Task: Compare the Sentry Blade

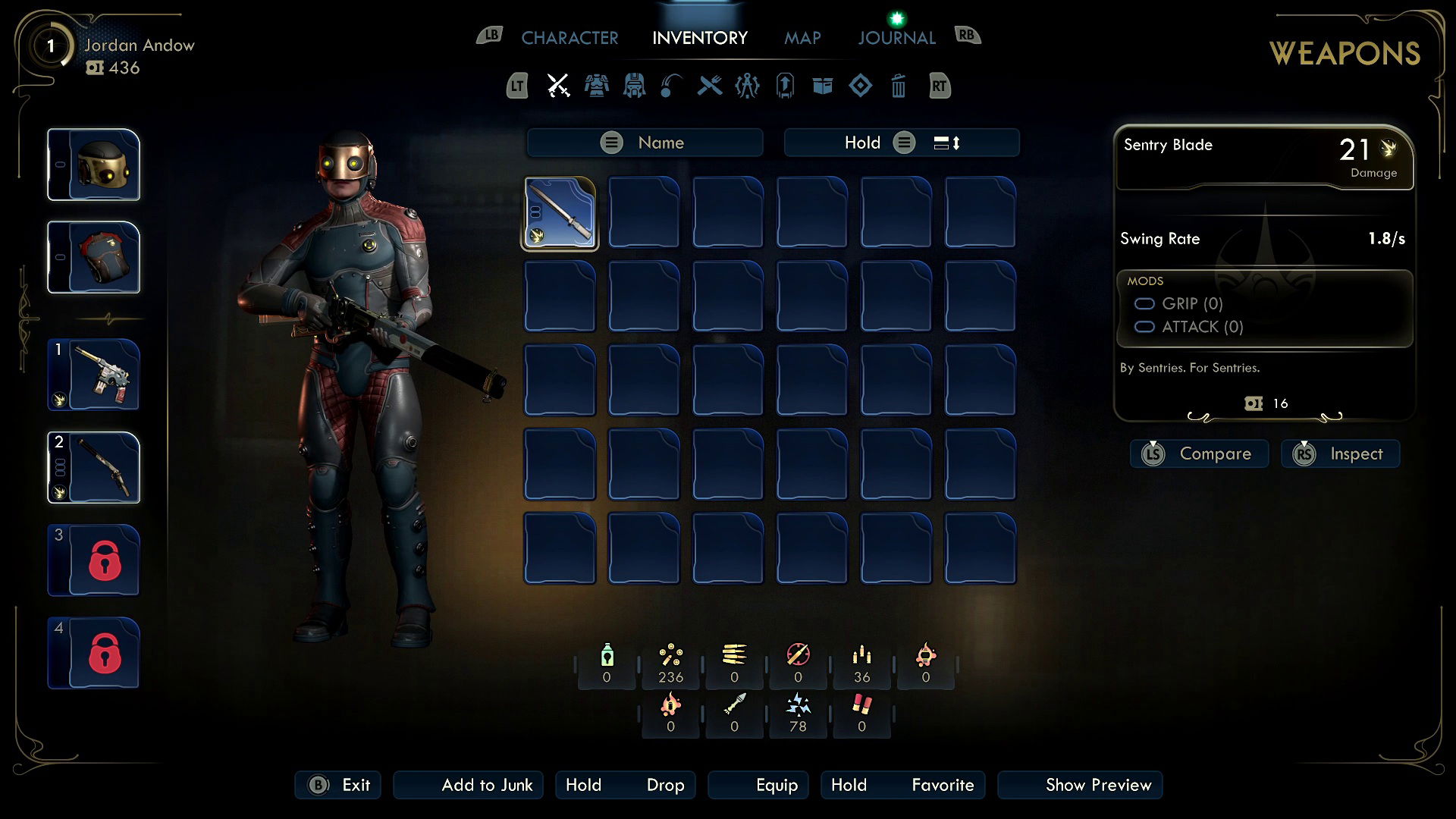Action: (1199, 453)
